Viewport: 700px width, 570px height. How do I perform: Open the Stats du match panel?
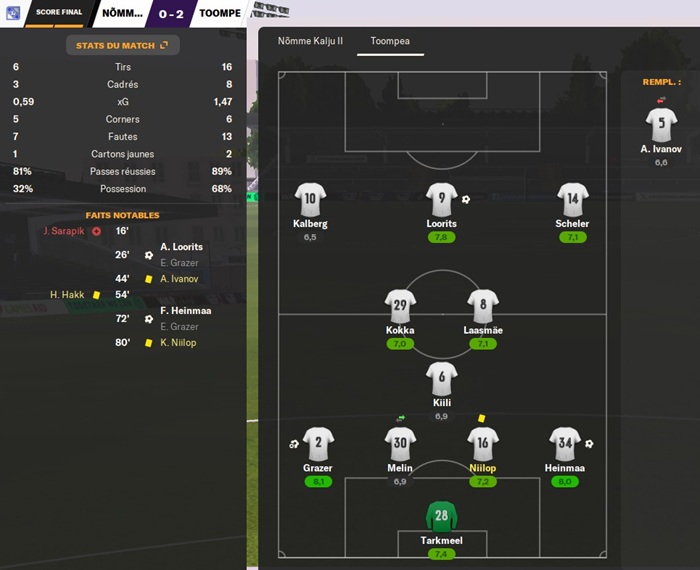(x=122, y=45)
